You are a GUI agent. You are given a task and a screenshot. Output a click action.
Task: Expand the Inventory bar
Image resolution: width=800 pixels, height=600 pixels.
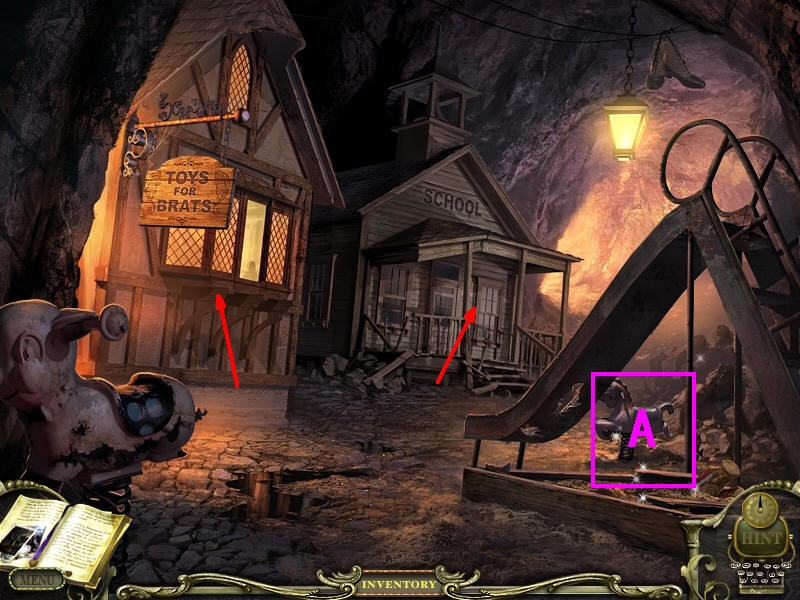point(399,584)
